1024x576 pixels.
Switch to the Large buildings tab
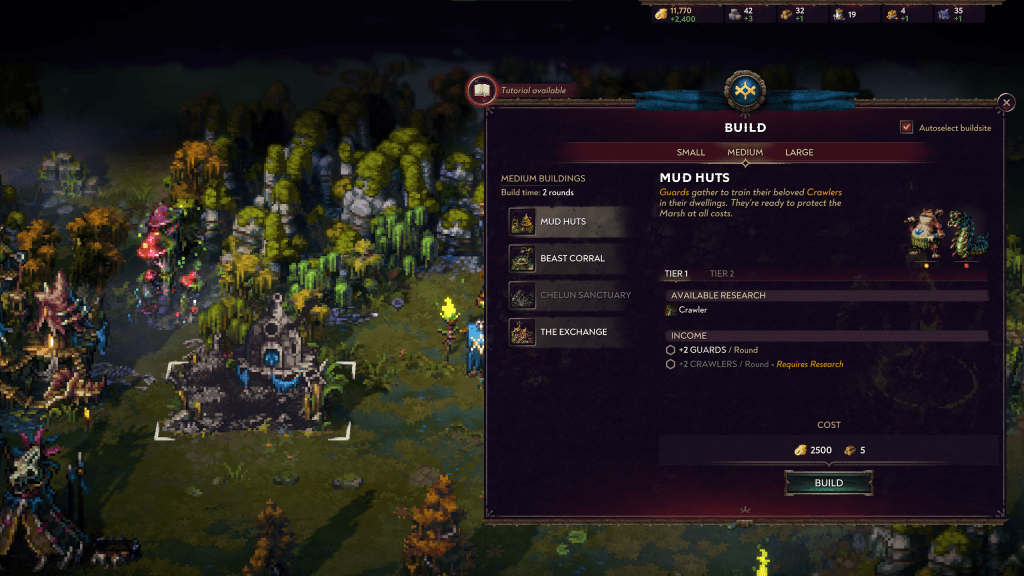click(799, 153)
